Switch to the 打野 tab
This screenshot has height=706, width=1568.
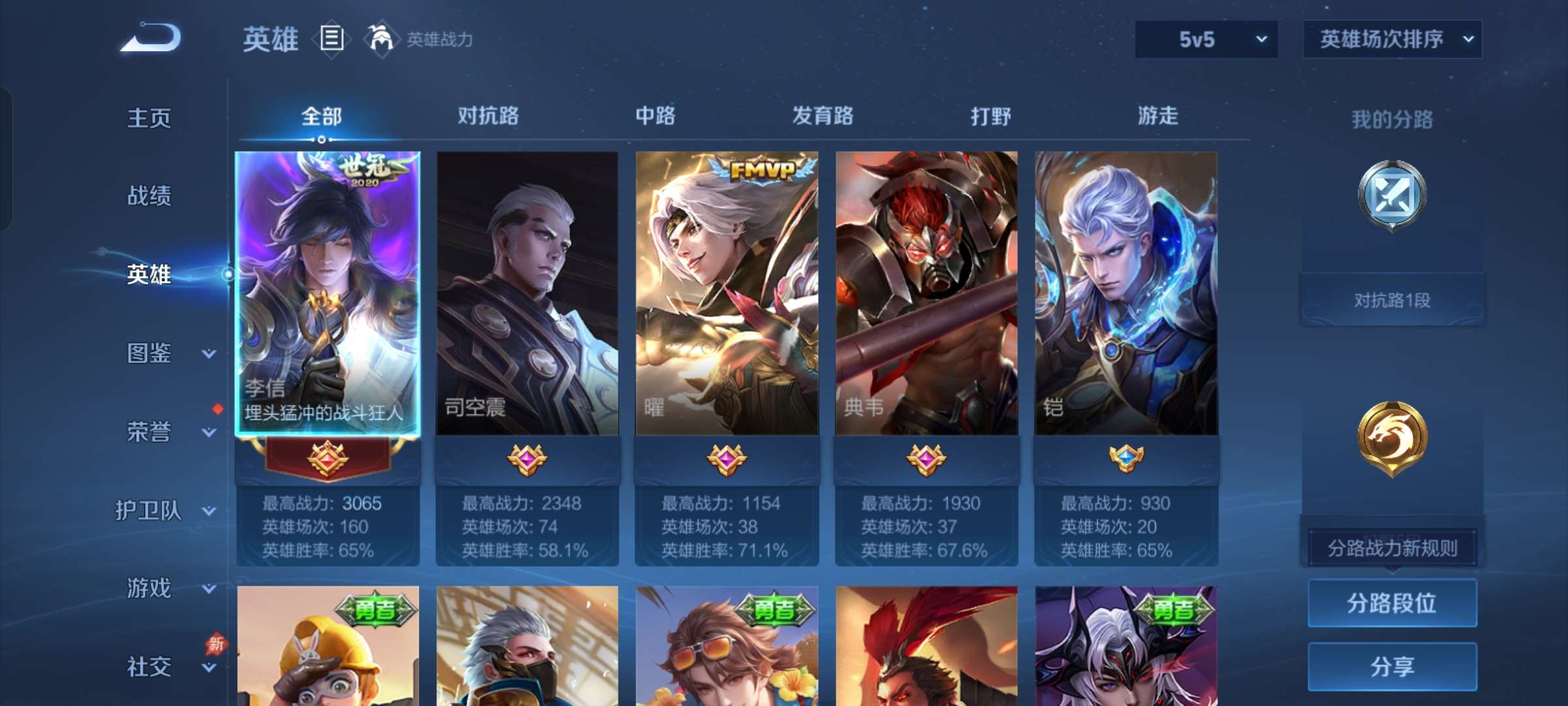[990, 116]
